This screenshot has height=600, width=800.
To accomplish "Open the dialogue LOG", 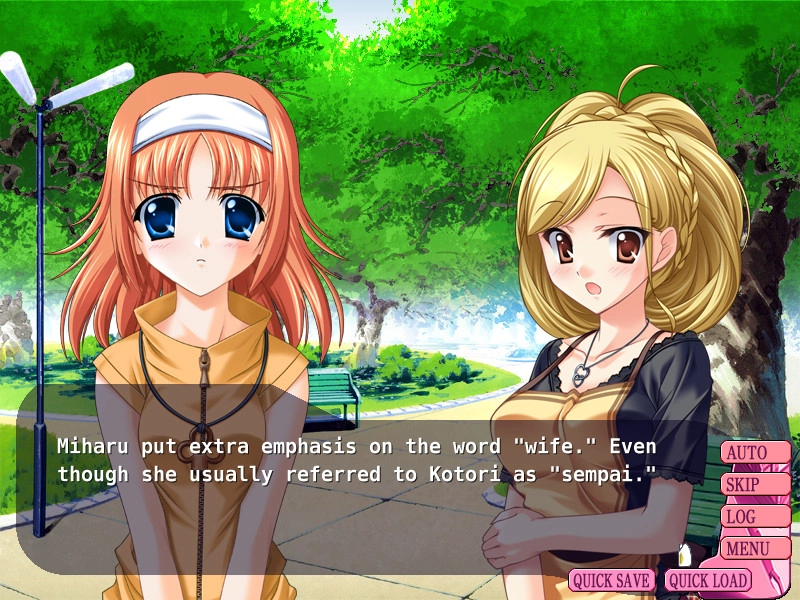I will point(755,517).
